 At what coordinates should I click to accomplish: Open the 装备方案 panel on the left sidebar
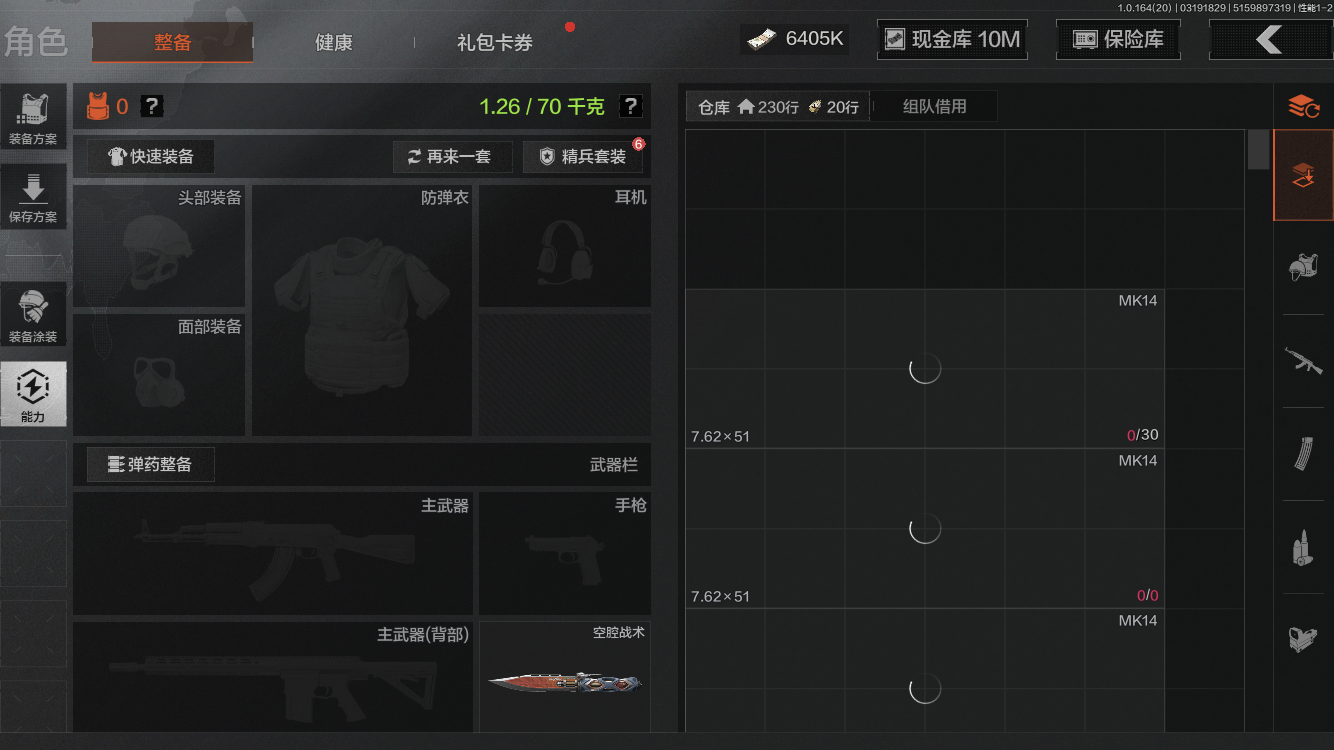click(x=34, y=116)
